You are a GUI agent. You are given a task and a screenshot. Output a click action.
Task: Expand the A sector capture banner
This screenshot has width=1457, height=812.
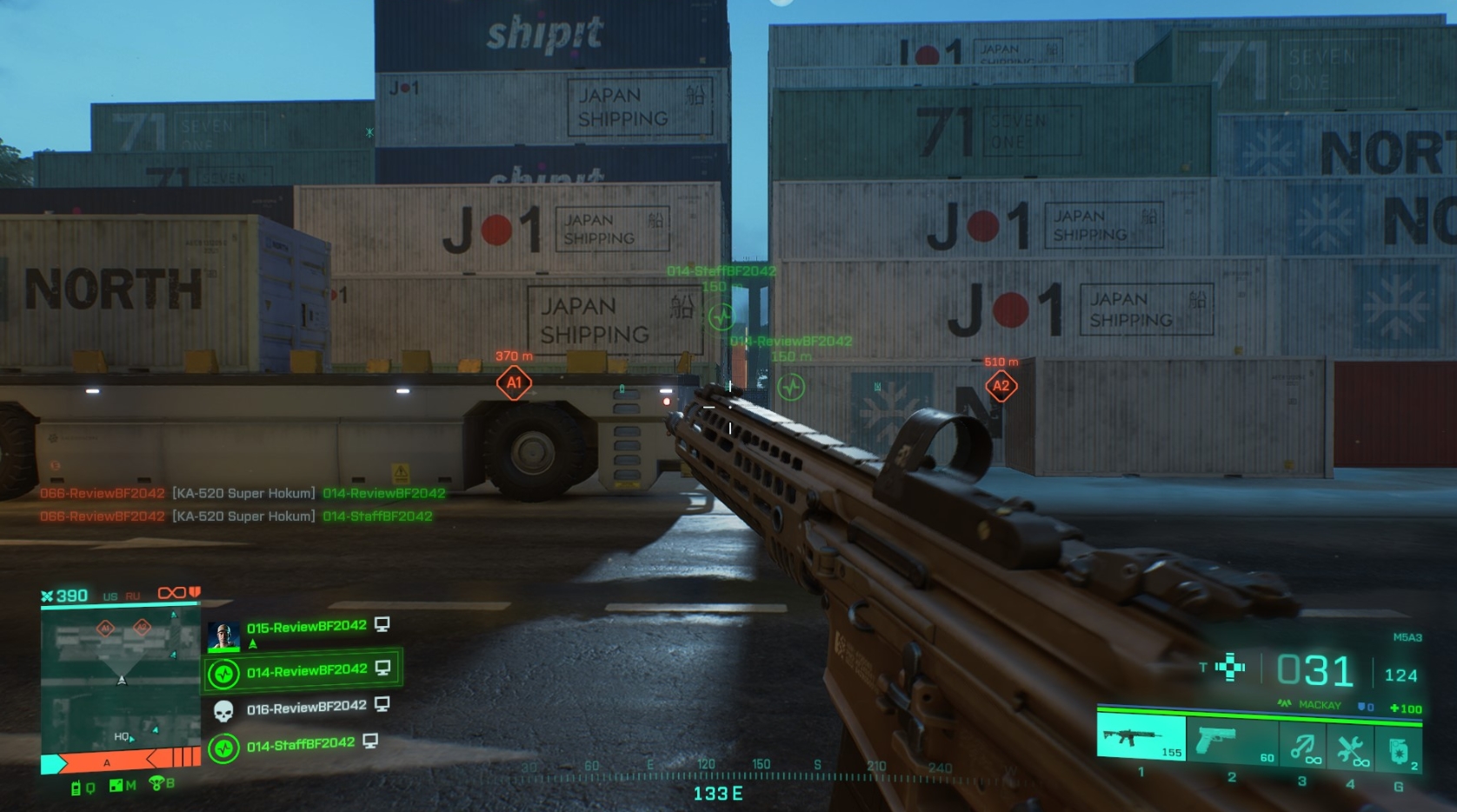pos(106,763)
